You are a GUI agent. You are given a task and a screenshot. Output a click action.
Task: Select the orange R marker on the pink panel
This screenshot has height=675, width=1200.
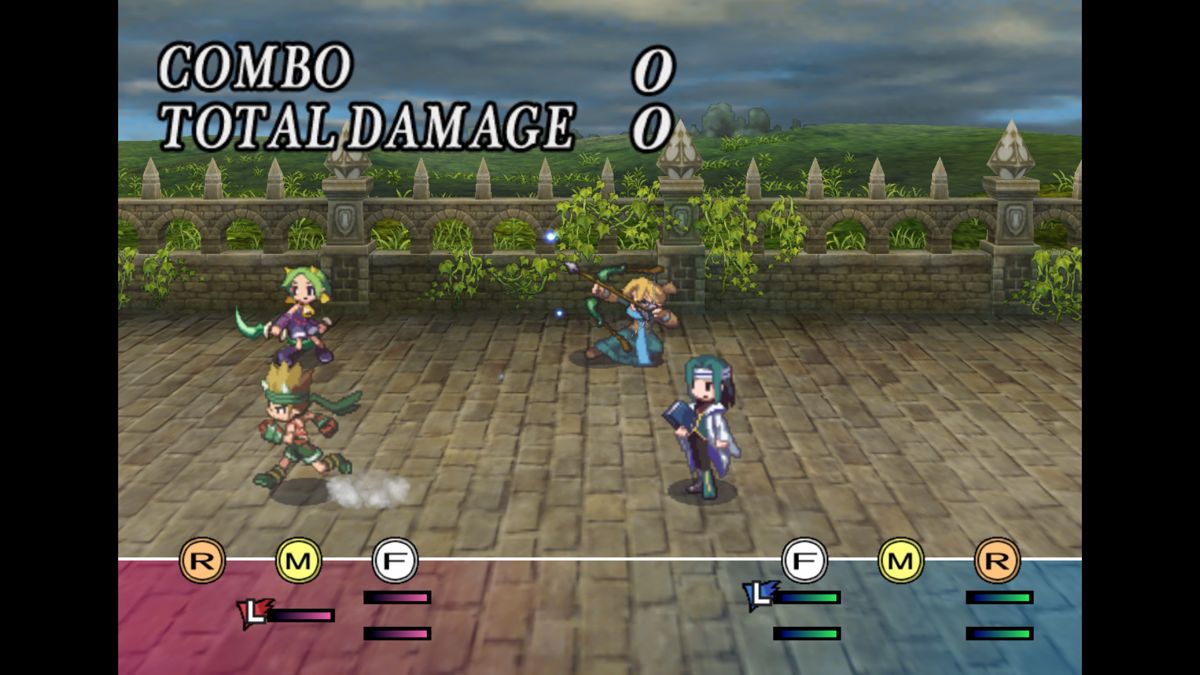click(202, 560)
